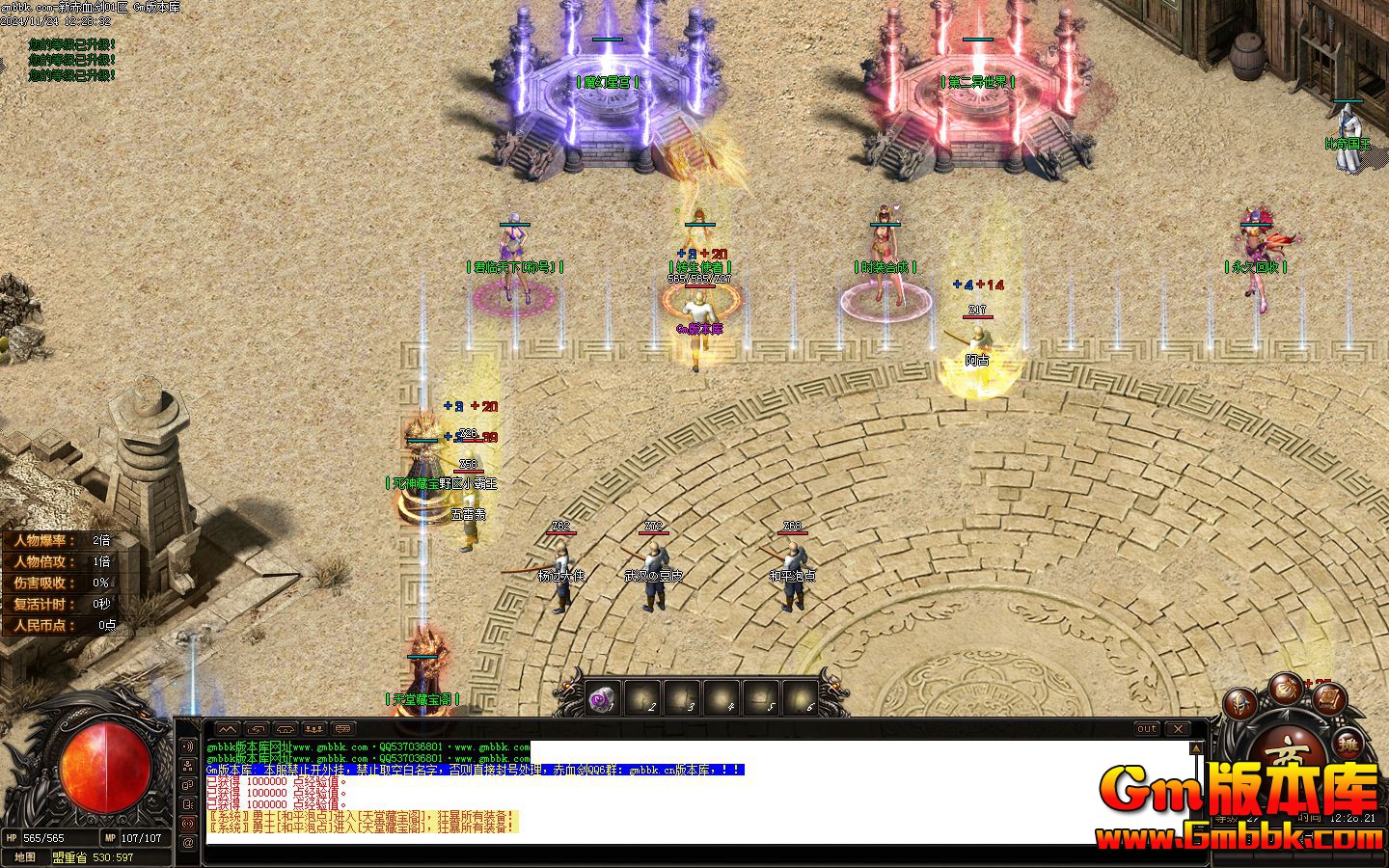Image resolution: width=1389 pixels, height=868 pixels.
Task: Click the house icon in the chat toolbar
Action: (x=285, y=728)
